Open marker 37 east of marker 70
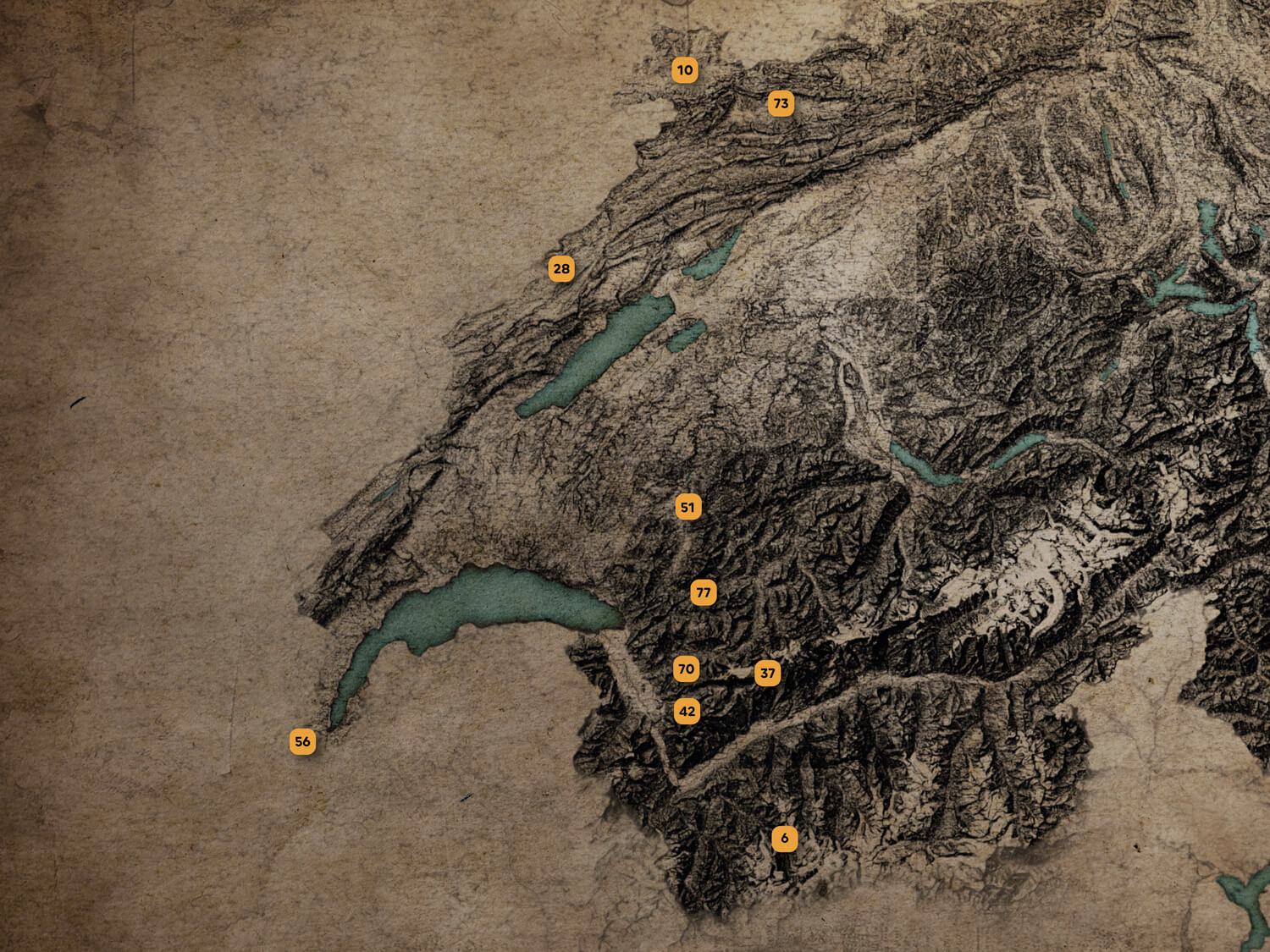This screenshot has width=1270, height=952. pyautogui.click(x=768, y=672)
